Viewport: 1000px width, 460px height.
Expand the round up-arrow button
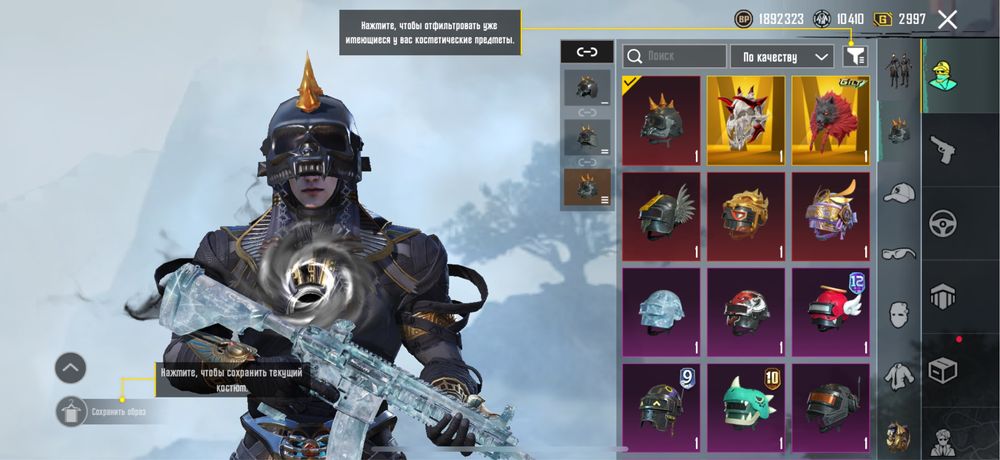point(70,368)
